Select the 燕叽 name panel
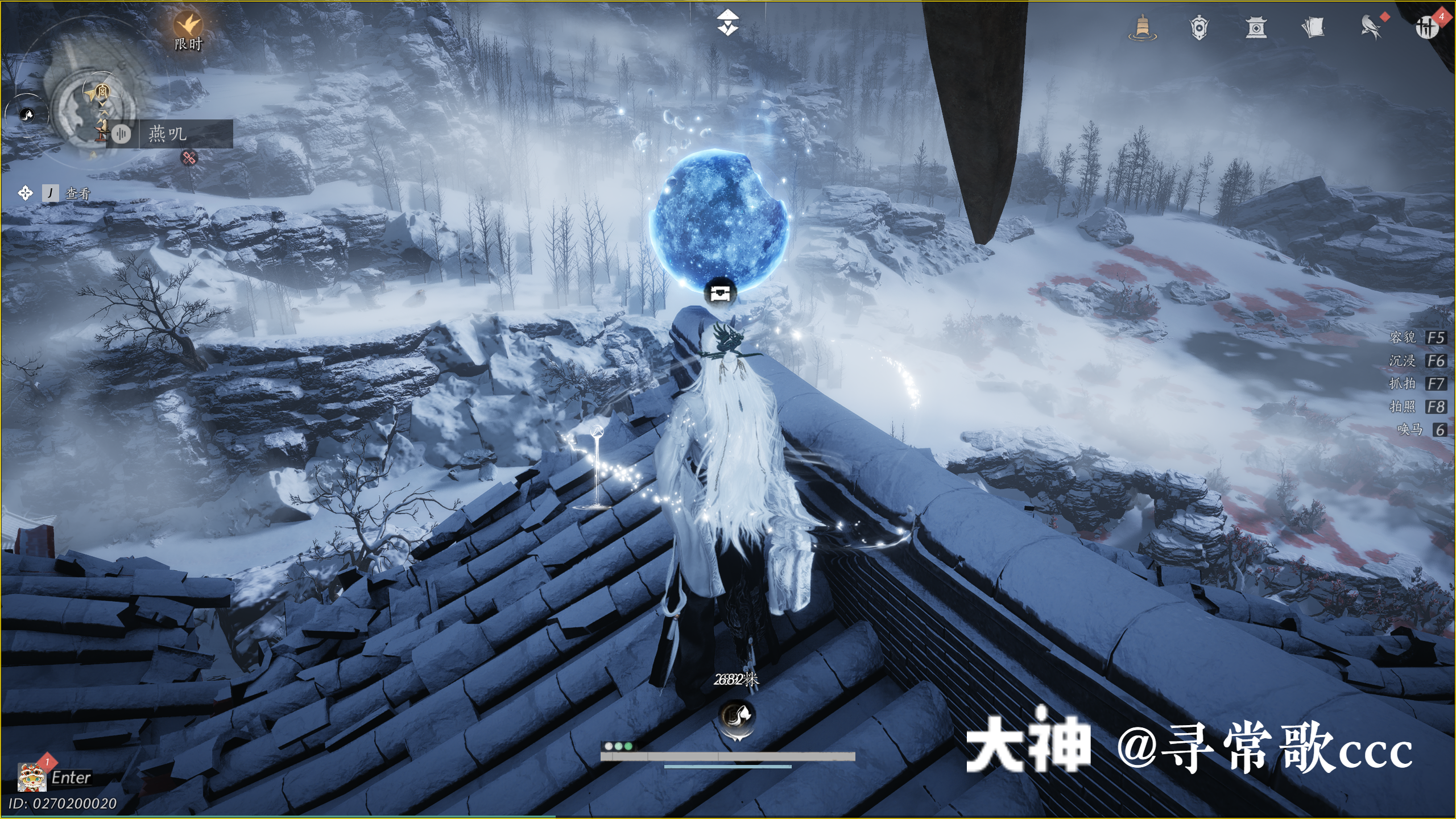 (x=185, y=134)
